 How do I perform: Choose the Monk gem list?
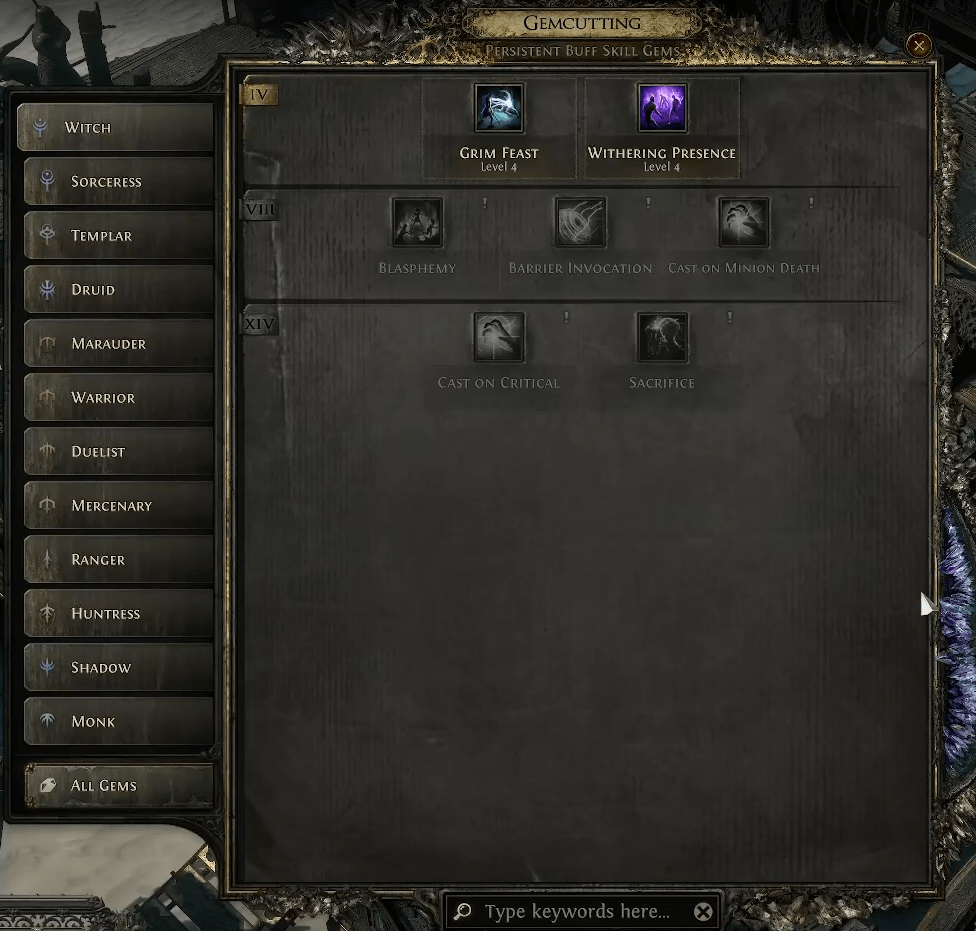pos(118,722)
